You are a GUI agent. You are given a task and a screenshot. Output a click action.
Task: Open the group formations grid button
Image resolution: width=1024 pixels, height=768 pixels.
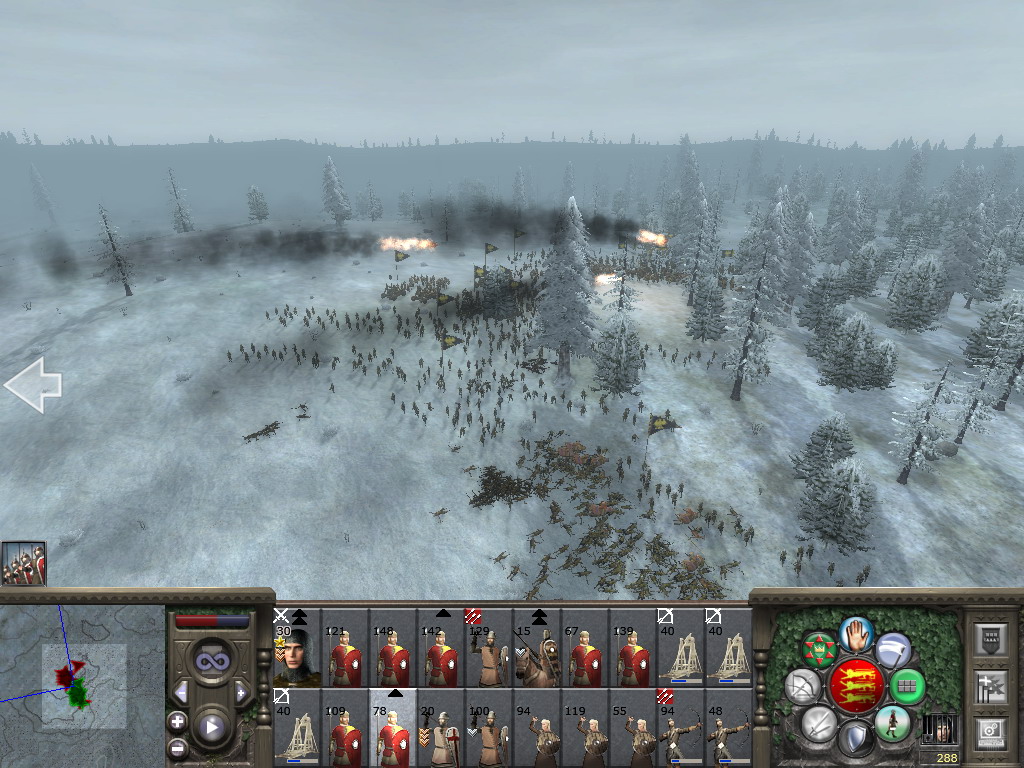pos(907,687)
